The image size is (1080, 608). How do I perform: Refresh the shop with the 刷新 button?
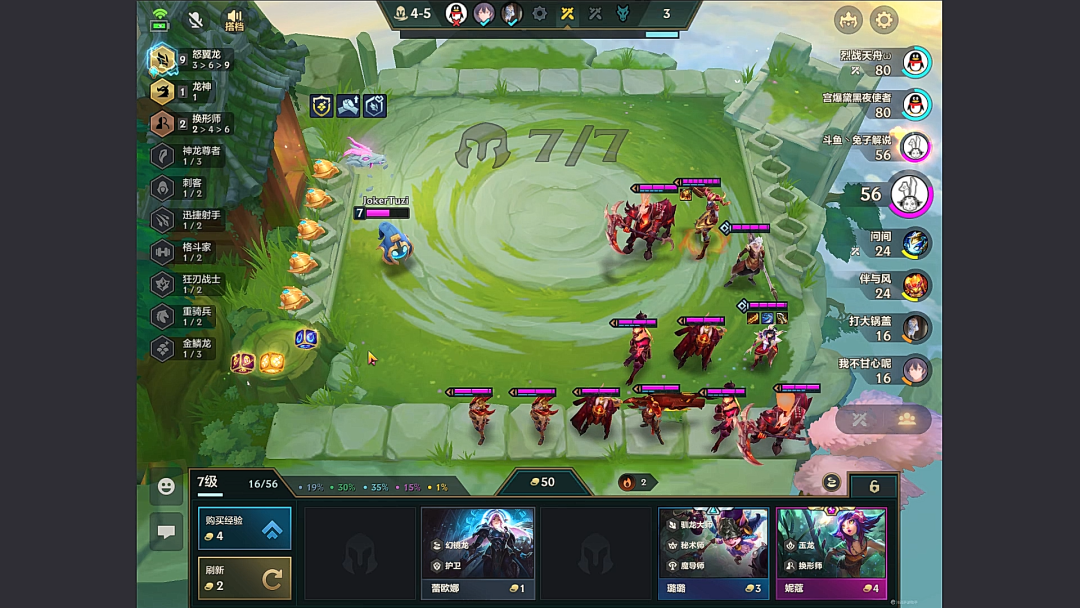point(244,577)
